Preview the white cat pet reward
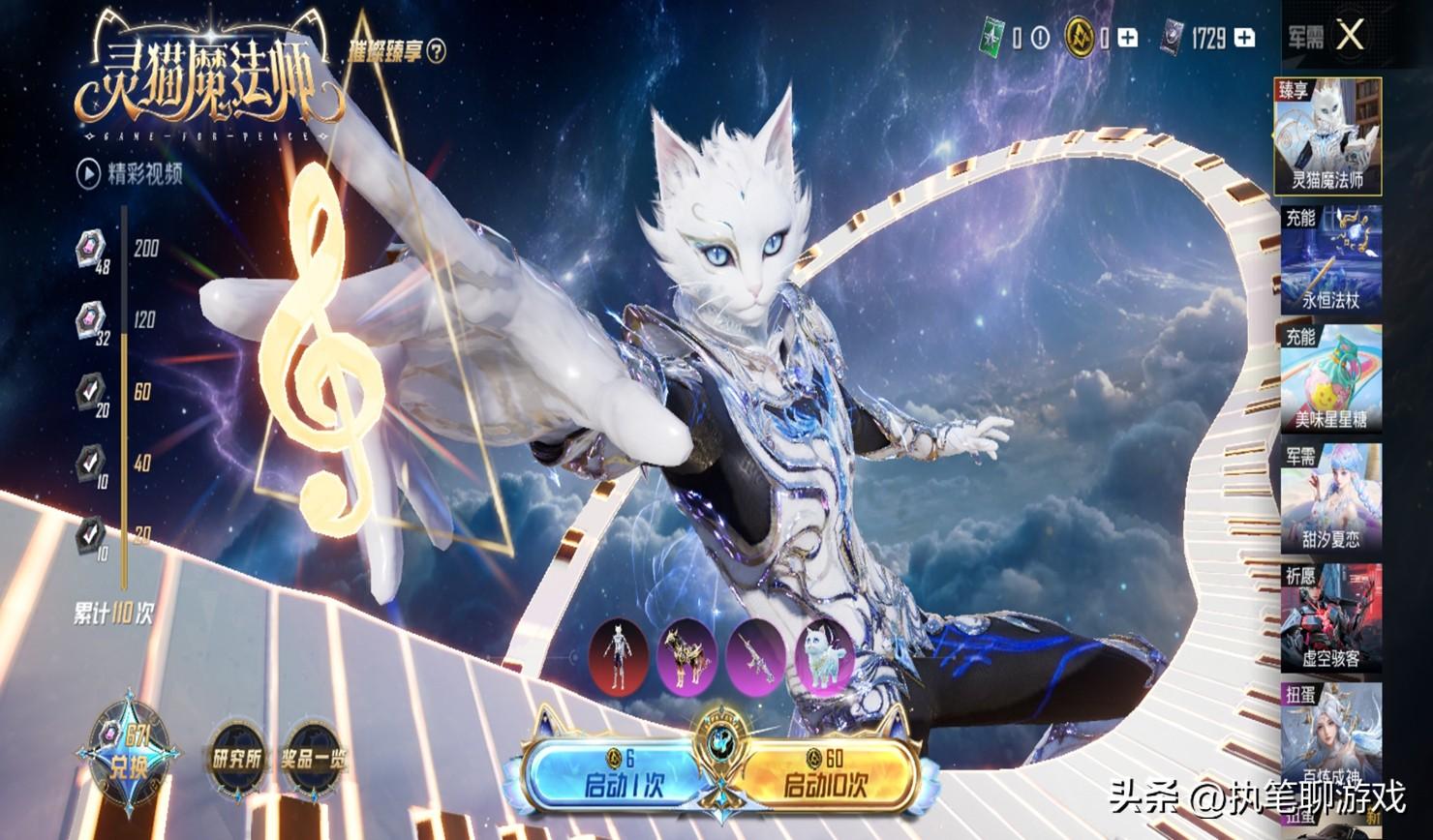1433x840 pixels. coord(824,658)
